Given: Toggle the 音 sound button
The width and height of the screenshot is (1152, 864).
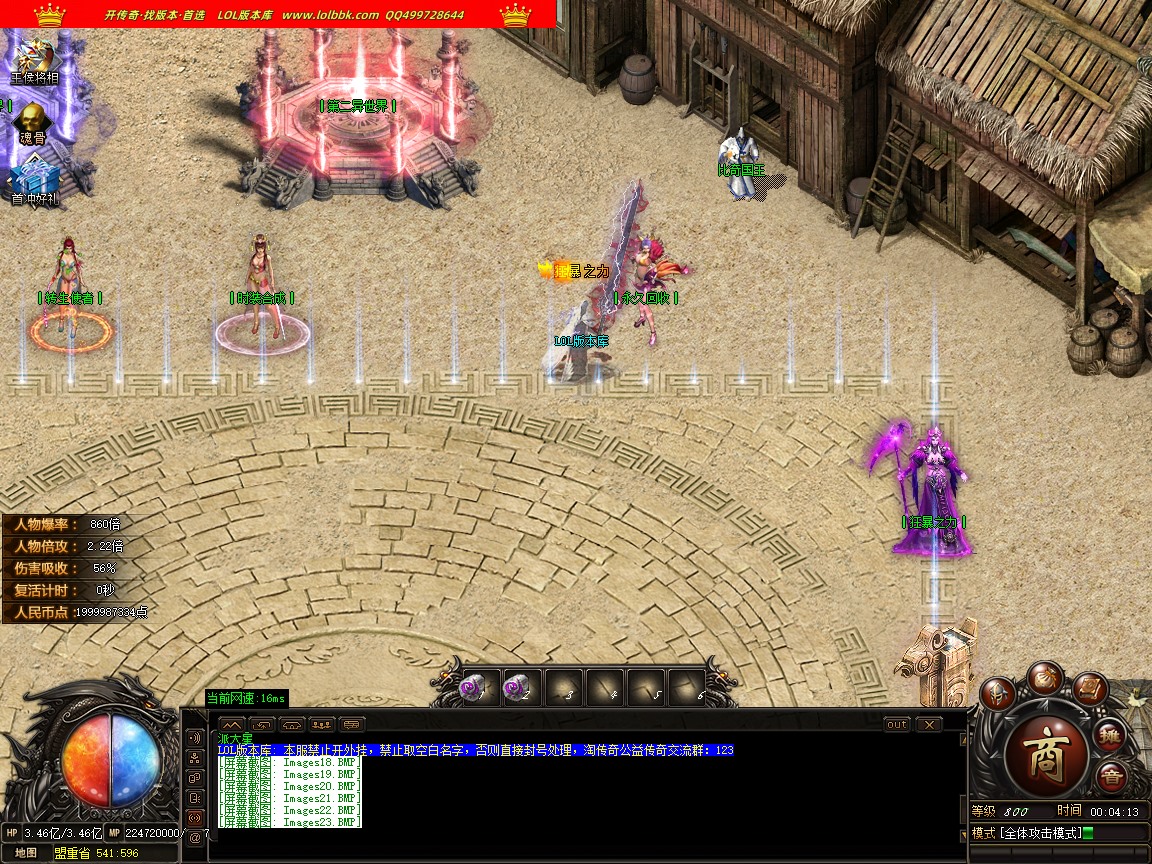Looking at the screenshot, I should click(1109, 777).
